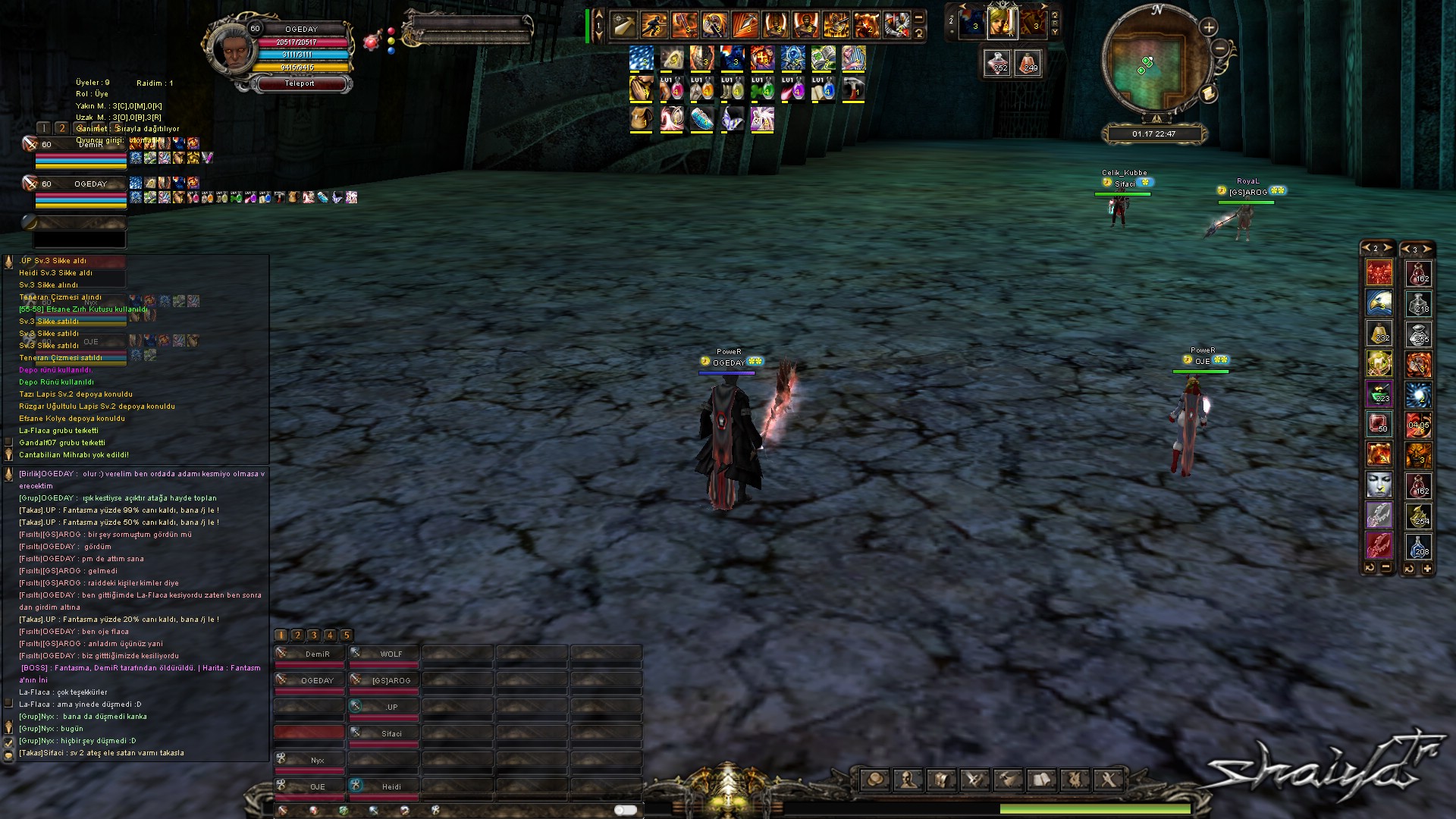Switch to raid group tab 3
Image resolution: width=1456 pixels, height=819 pixels.
click(313, 635)
